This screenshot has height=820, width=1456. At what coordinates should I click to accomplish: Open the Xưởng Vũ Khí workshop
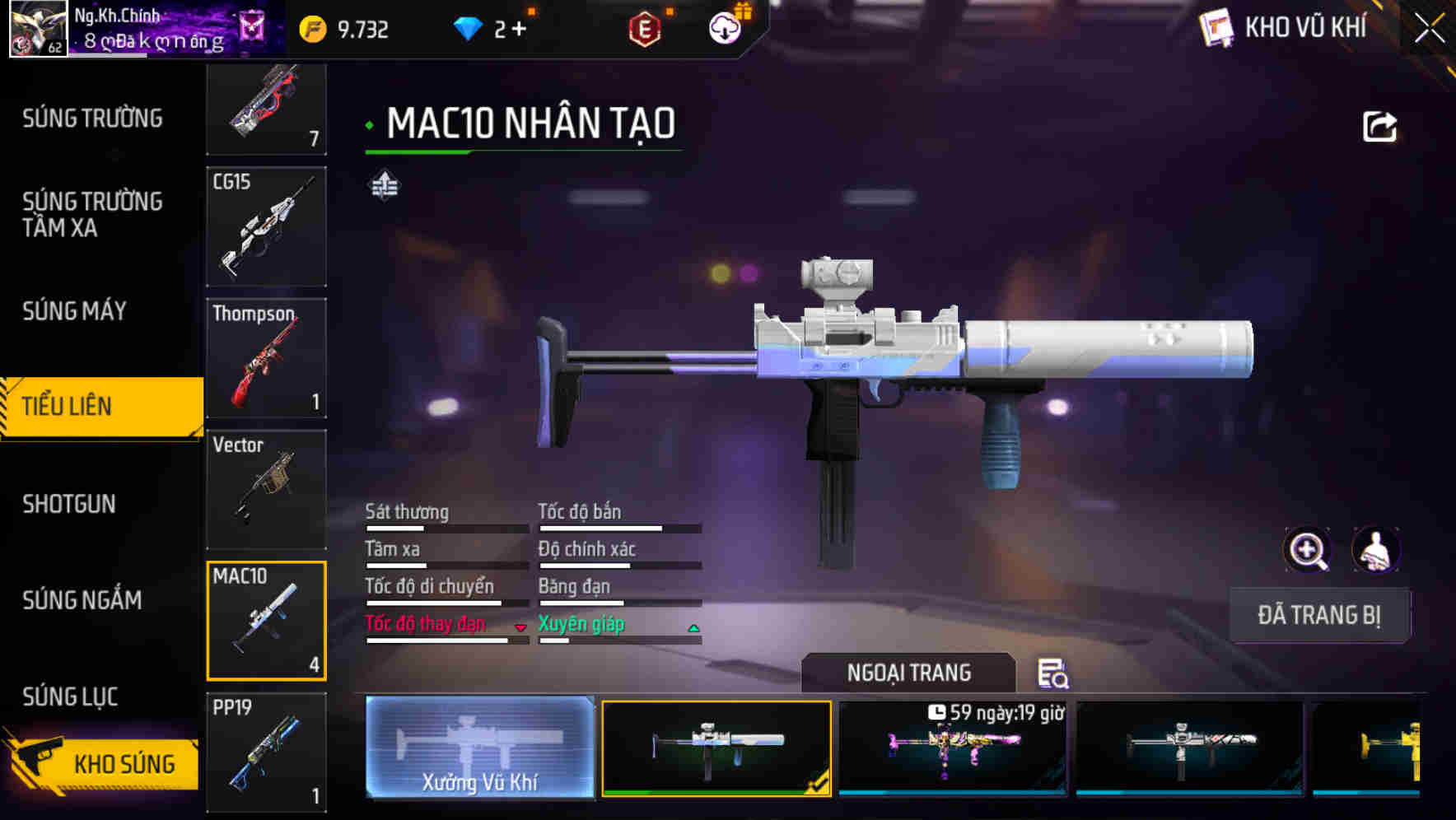point(480,748)
